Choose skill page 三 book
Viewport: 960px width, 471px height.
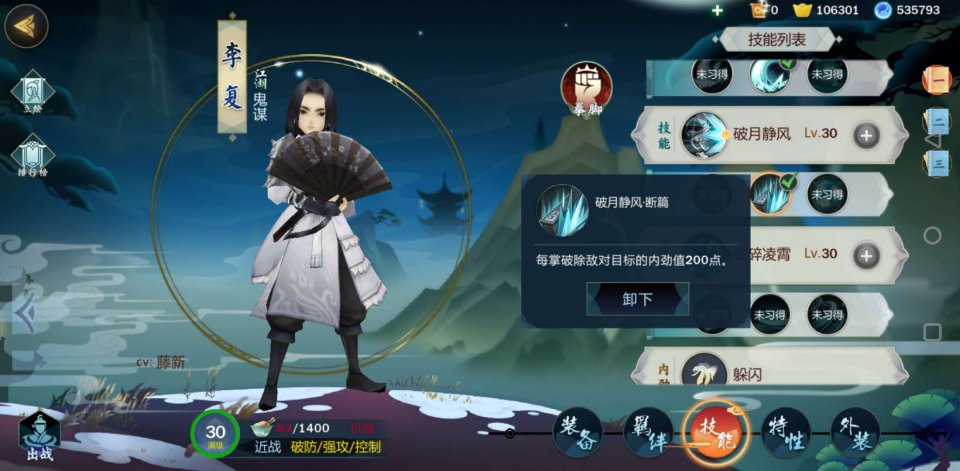937,160
